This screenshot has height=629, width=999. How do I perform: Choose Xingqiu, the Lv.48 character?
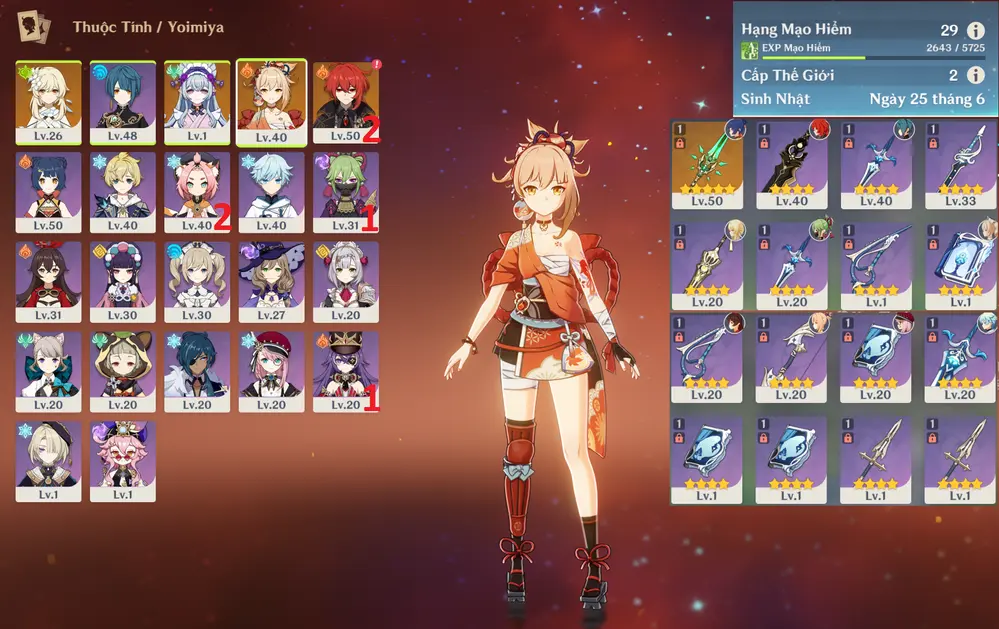(x=123, y=102)
